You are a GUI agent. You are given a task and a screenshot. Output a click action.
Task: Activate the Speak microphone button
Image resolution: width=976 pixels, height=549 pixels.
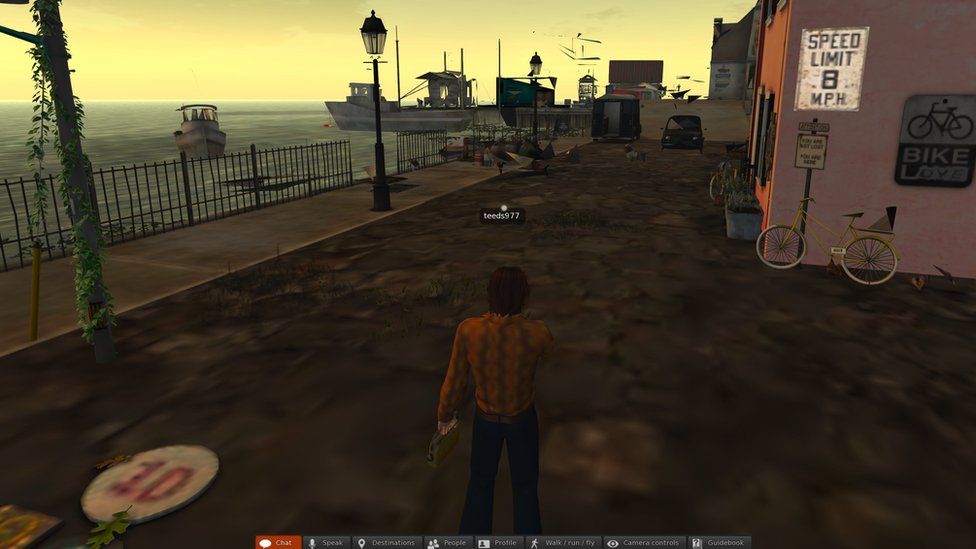point(326,542)
